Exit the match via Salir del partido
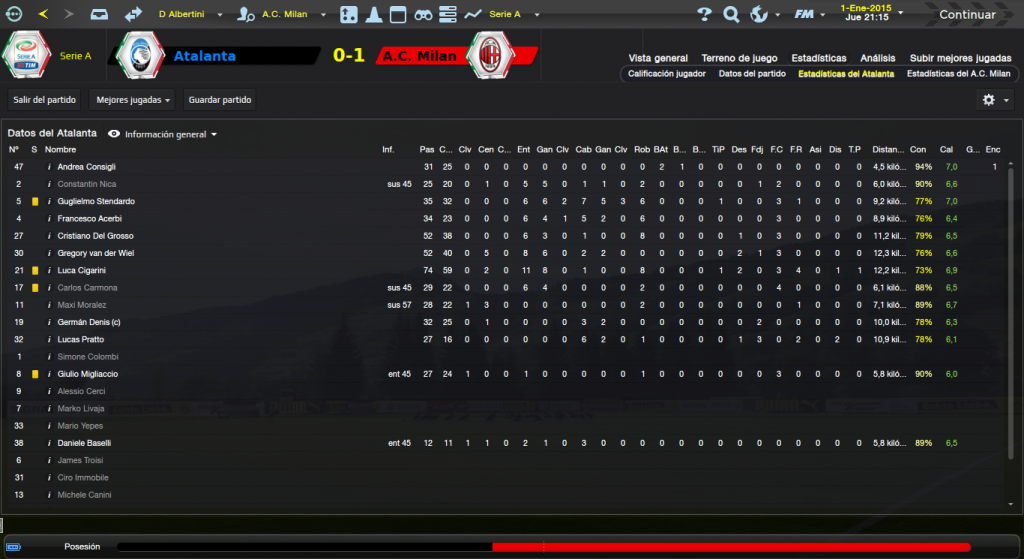Image resolution: width=1024 pixels, height=559 pixels. click(x=45, y=100)
